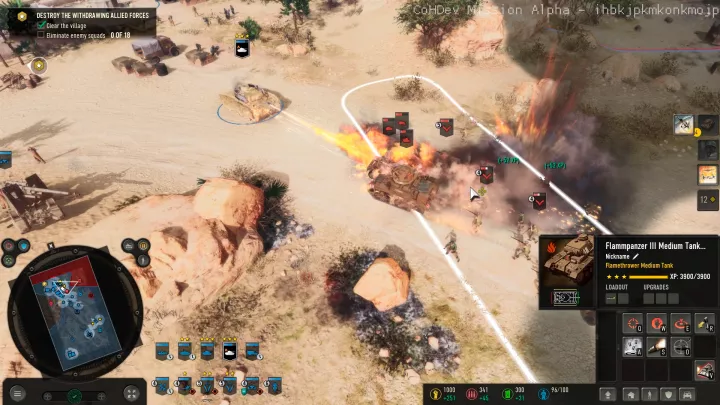
Task: Use the flame burst ability (W)
Action: 657,323
